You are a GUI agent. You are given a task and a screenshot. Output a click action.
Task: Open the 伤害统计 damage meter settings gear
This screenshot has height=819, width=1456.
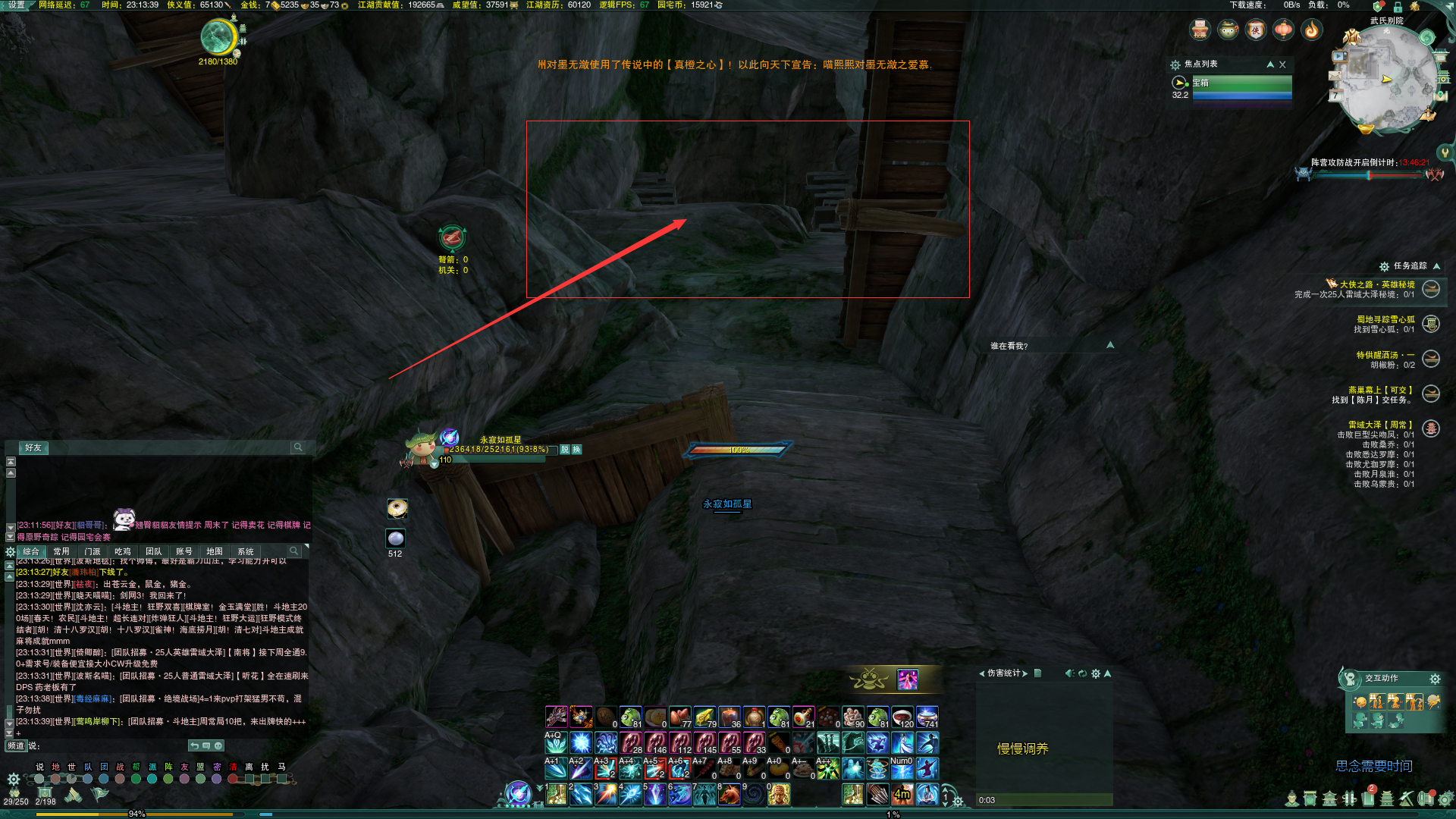[1095, 673]
